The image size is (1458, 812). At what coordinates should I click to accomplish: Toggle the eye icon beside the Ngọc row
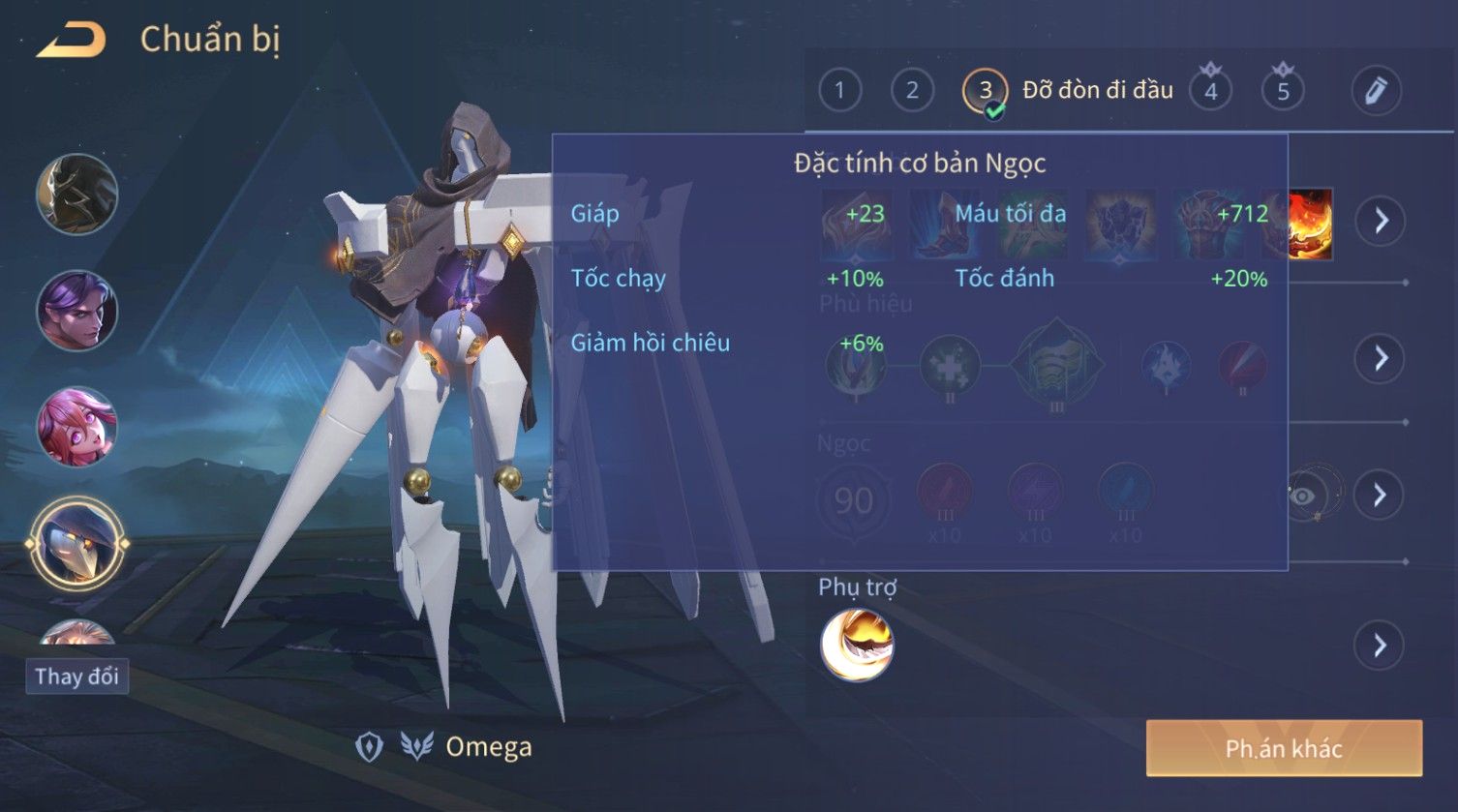(x=1304, y=496)
